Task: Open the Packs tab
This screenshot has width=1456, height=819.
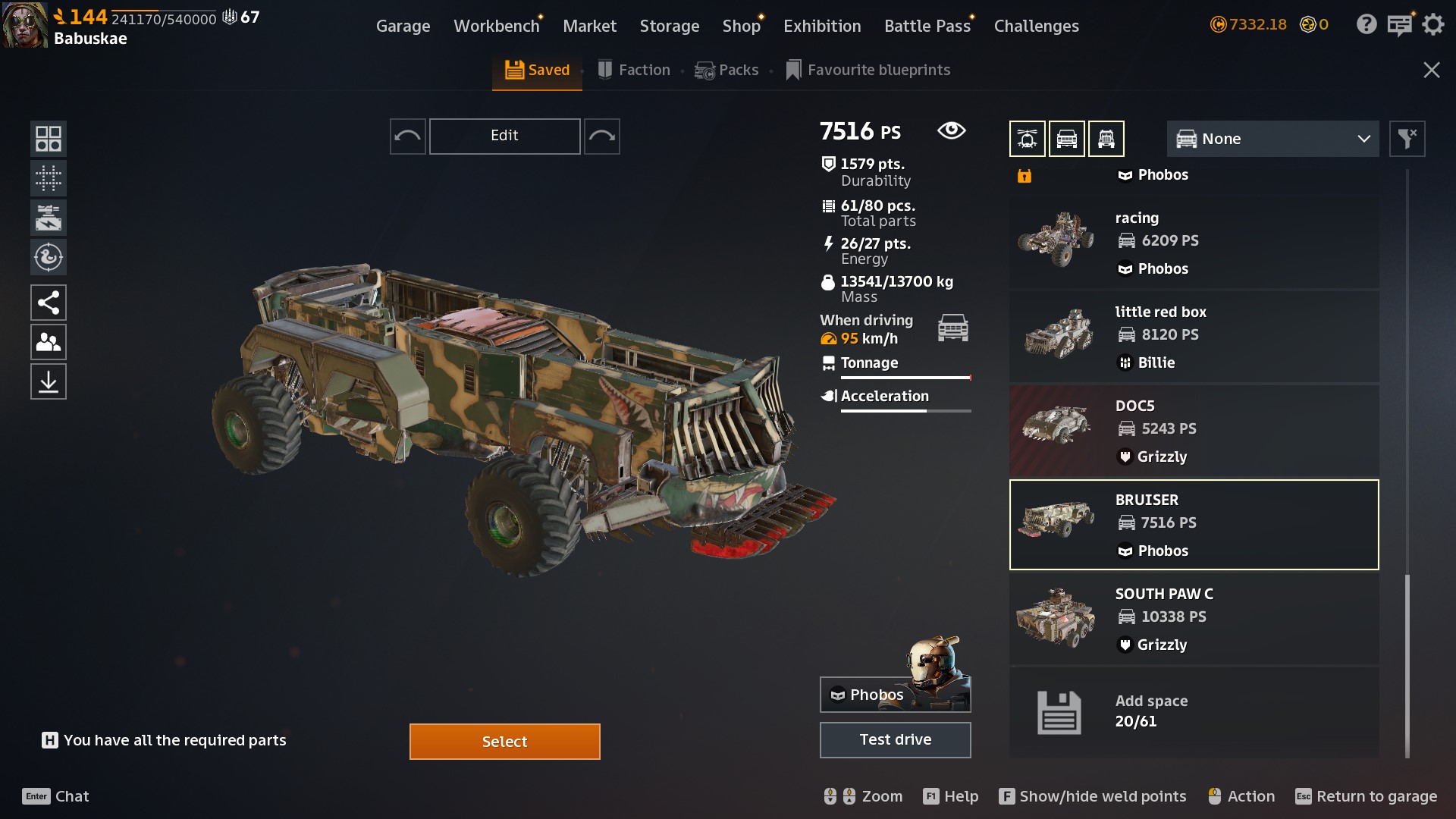Action: [726, 70]
